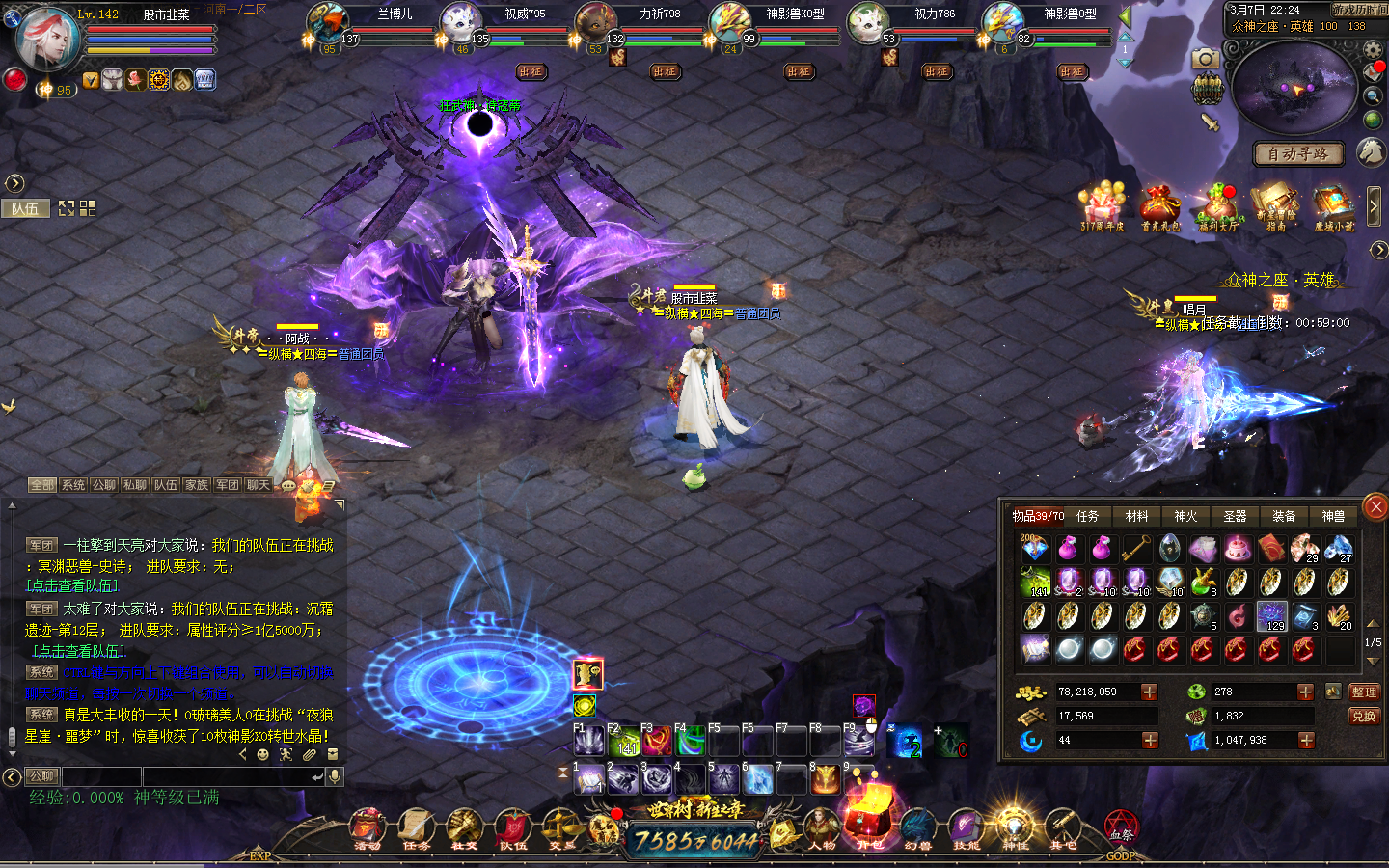Open the 装备 equipment tab in bag
This screenshot has width=1389, height=868.
pyautogui.click(x=1284, y=517)
